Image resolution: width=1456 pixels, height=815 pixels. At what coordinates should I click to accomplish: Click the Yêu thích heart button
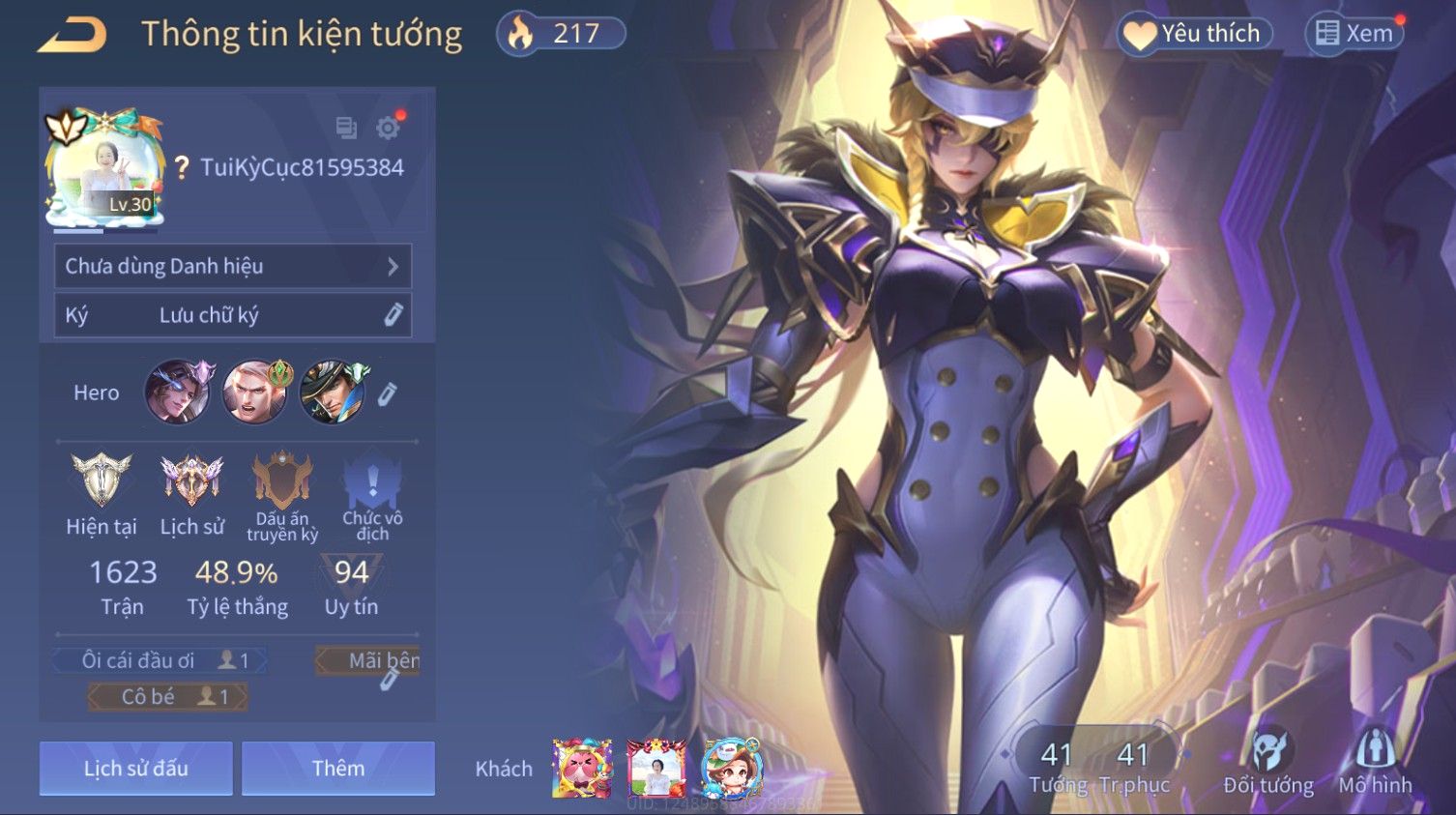point(1195,34)
